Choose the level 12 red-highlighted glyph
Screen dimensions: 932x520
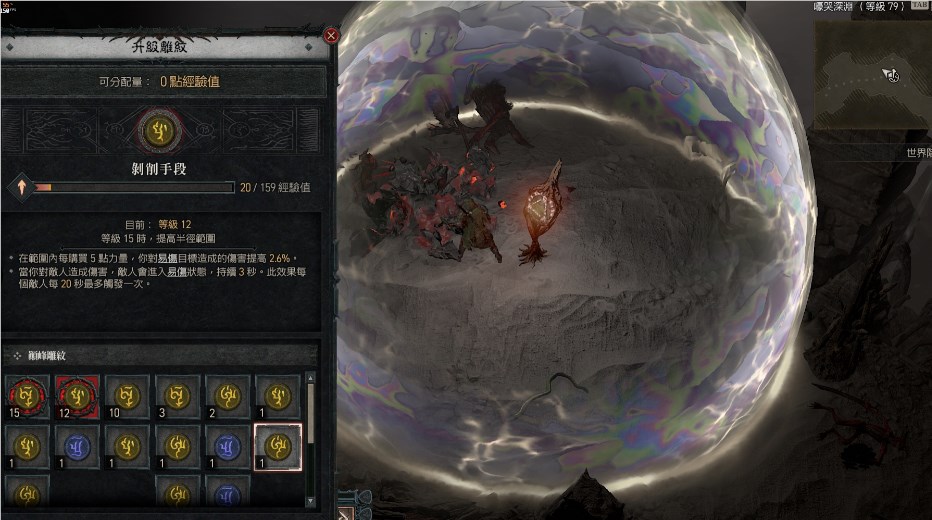pyautogui.click(x=76, y=396)
